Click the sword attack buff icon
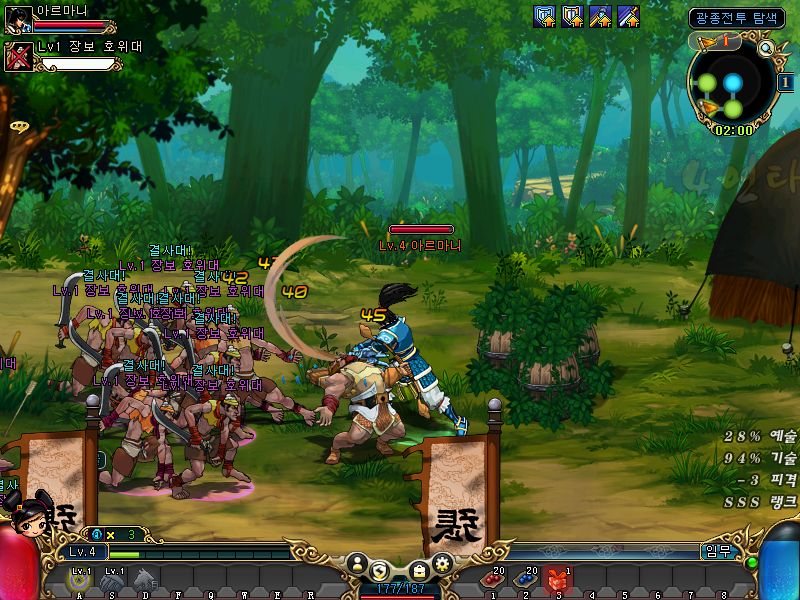800x600 pixels. 628,16
